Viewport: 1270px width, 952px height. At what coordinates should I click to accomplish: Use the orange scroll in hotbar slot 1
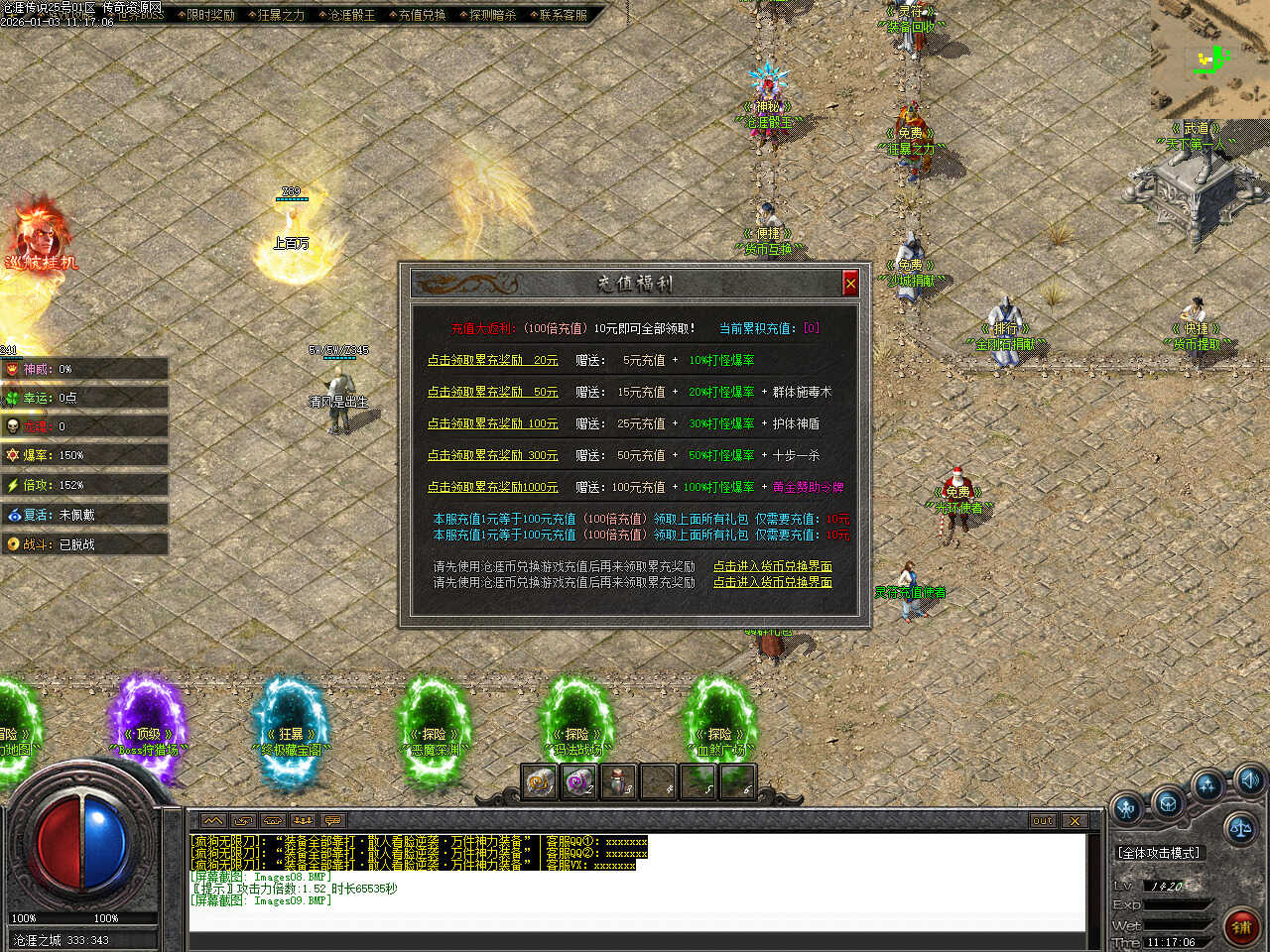[x=540, y=782]
